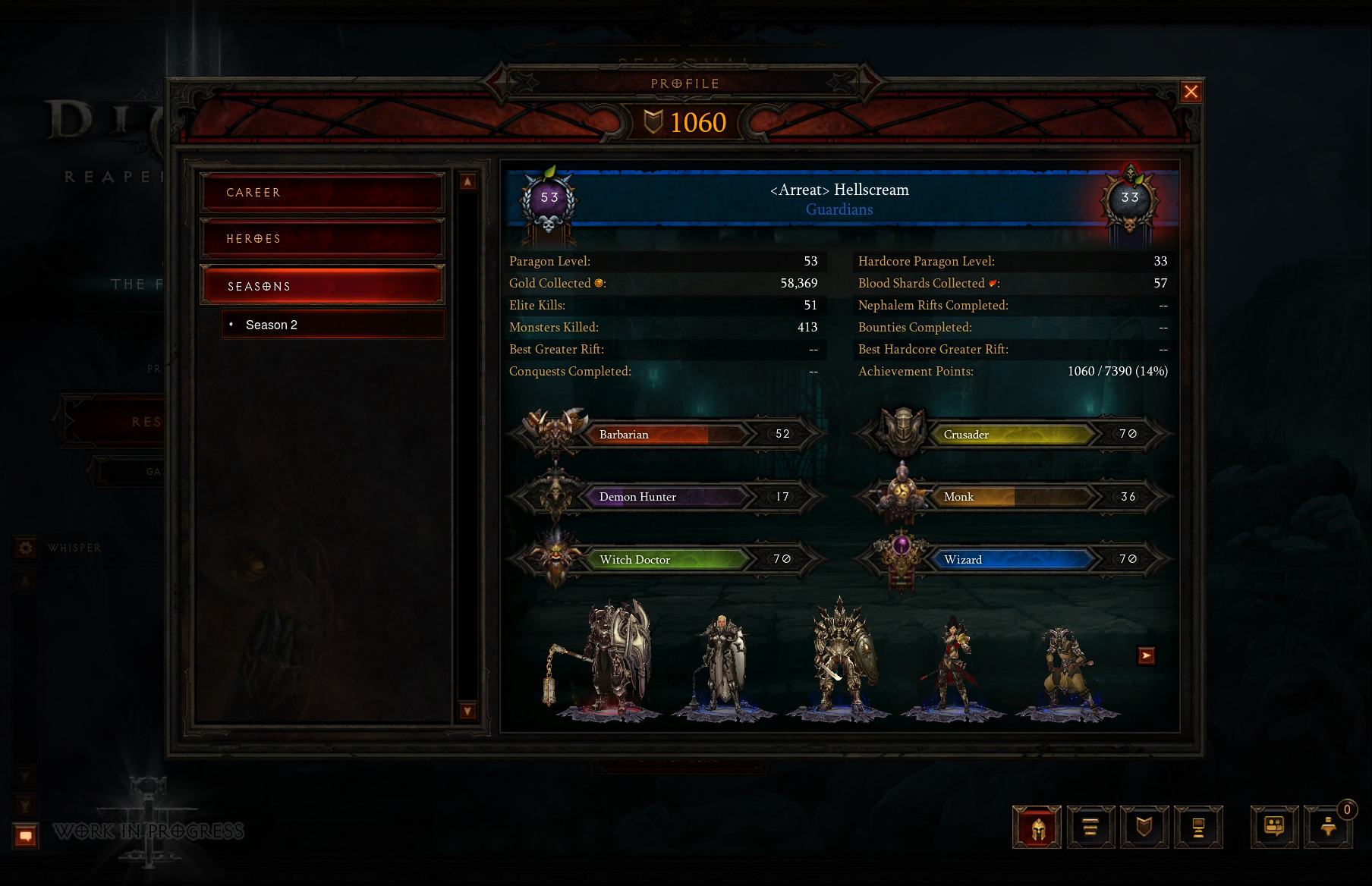Select the Crusader class bar
1372x886 pixels.
click(x=1012, y=434)
